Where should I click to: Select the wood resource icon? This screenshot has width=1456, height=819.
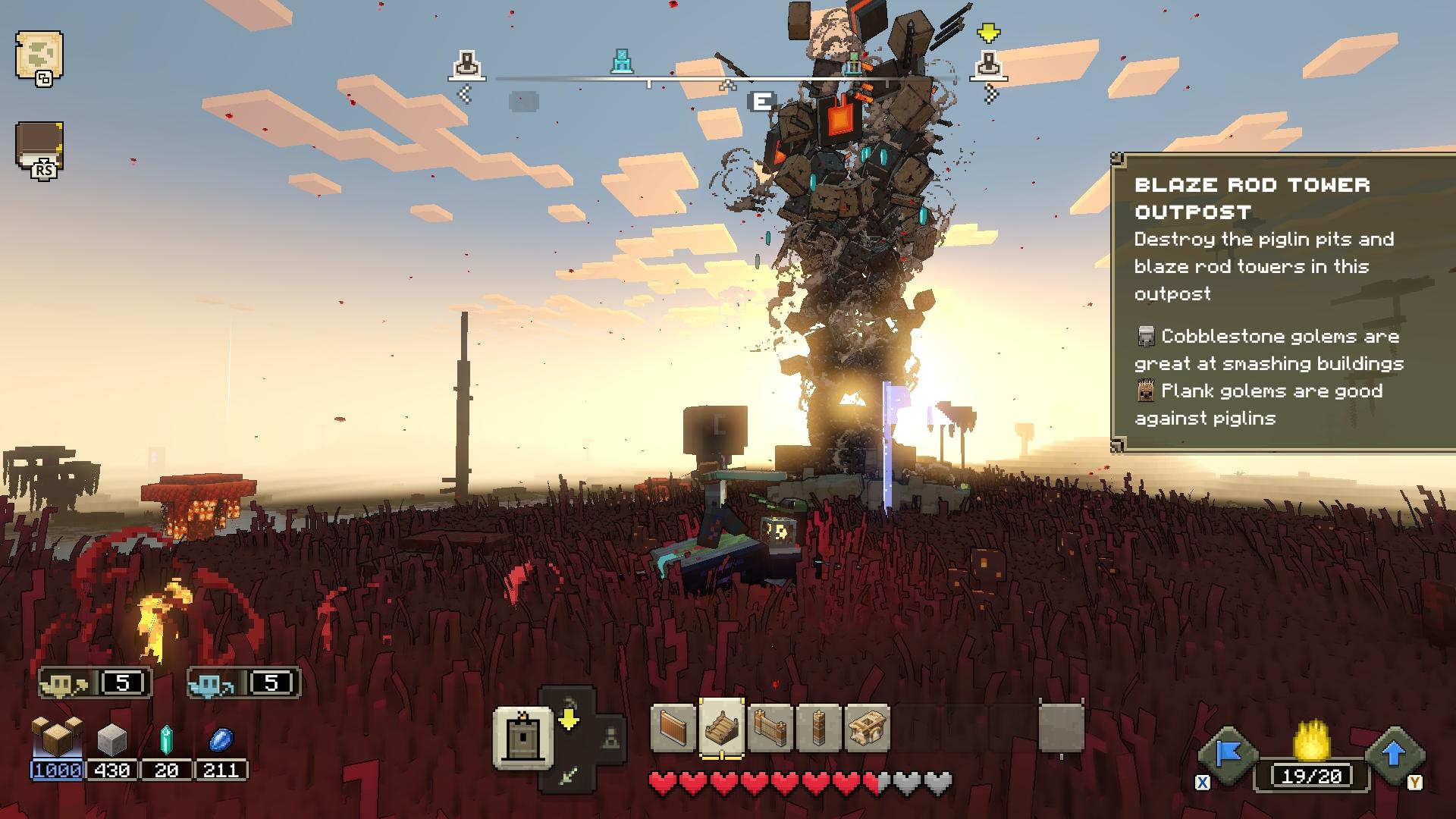pos(57,736)
